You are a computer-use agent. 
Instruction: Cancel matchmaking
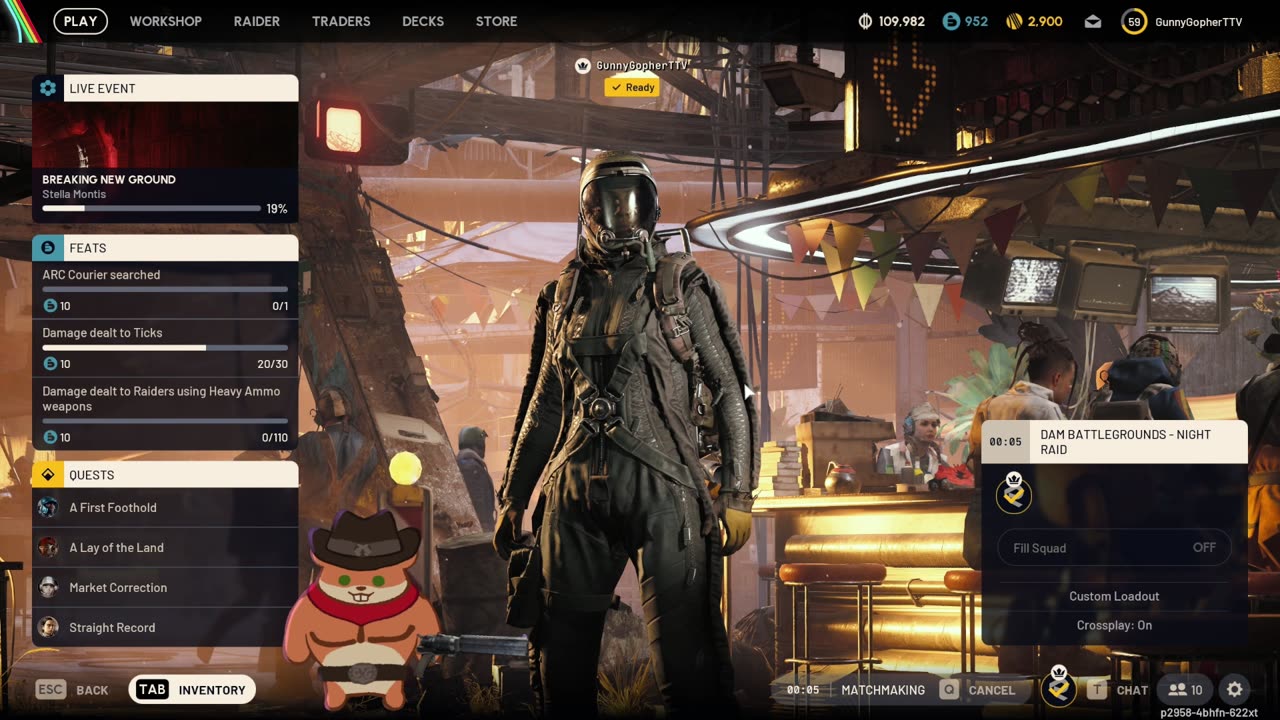click(977, 690)
